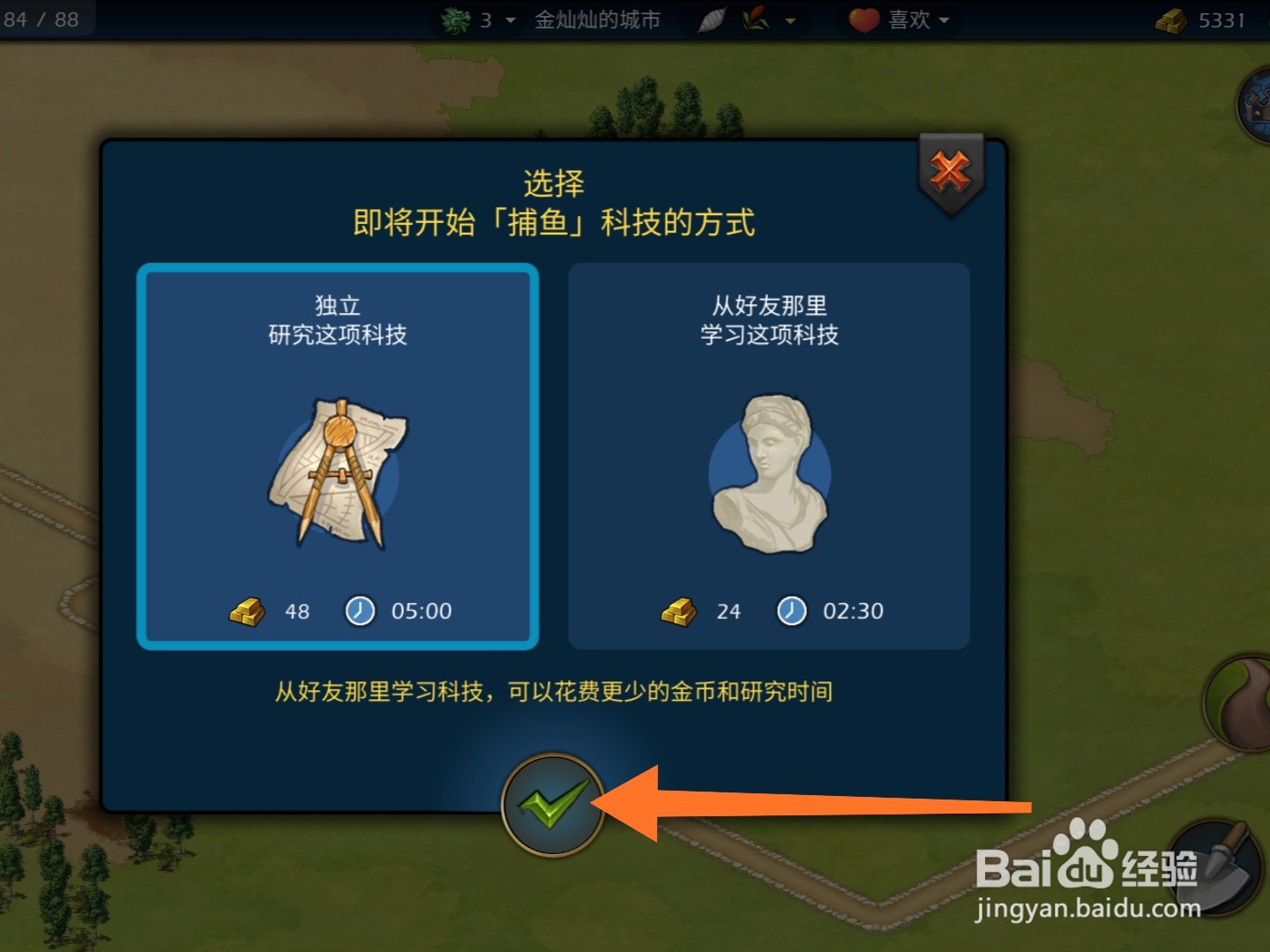The image size is (1270, 952).
Task: Click the population counter 84 / 88
Action: click(42, 19)
